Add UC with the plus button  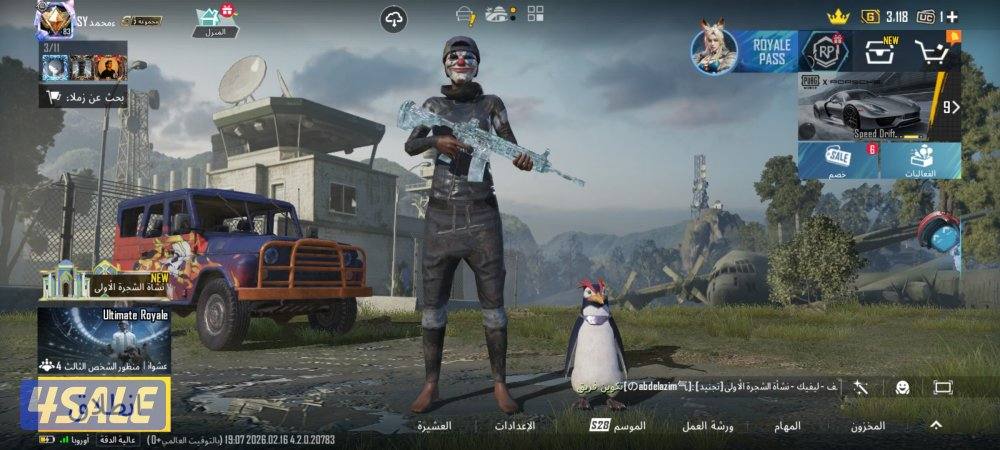(951, 17)
